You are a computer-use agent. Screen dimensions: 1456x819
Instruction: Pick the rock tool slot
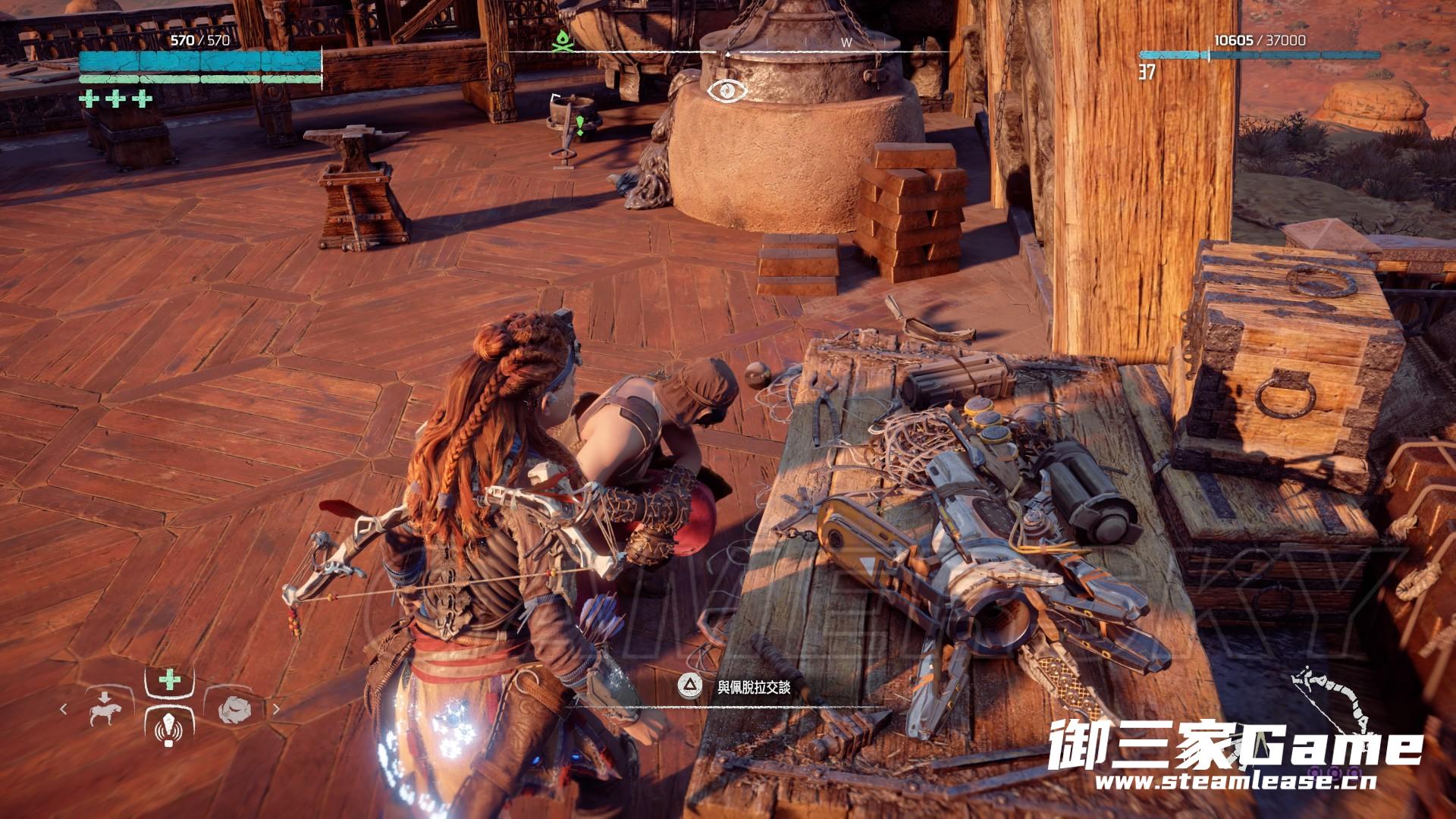[x=234, y=710]
